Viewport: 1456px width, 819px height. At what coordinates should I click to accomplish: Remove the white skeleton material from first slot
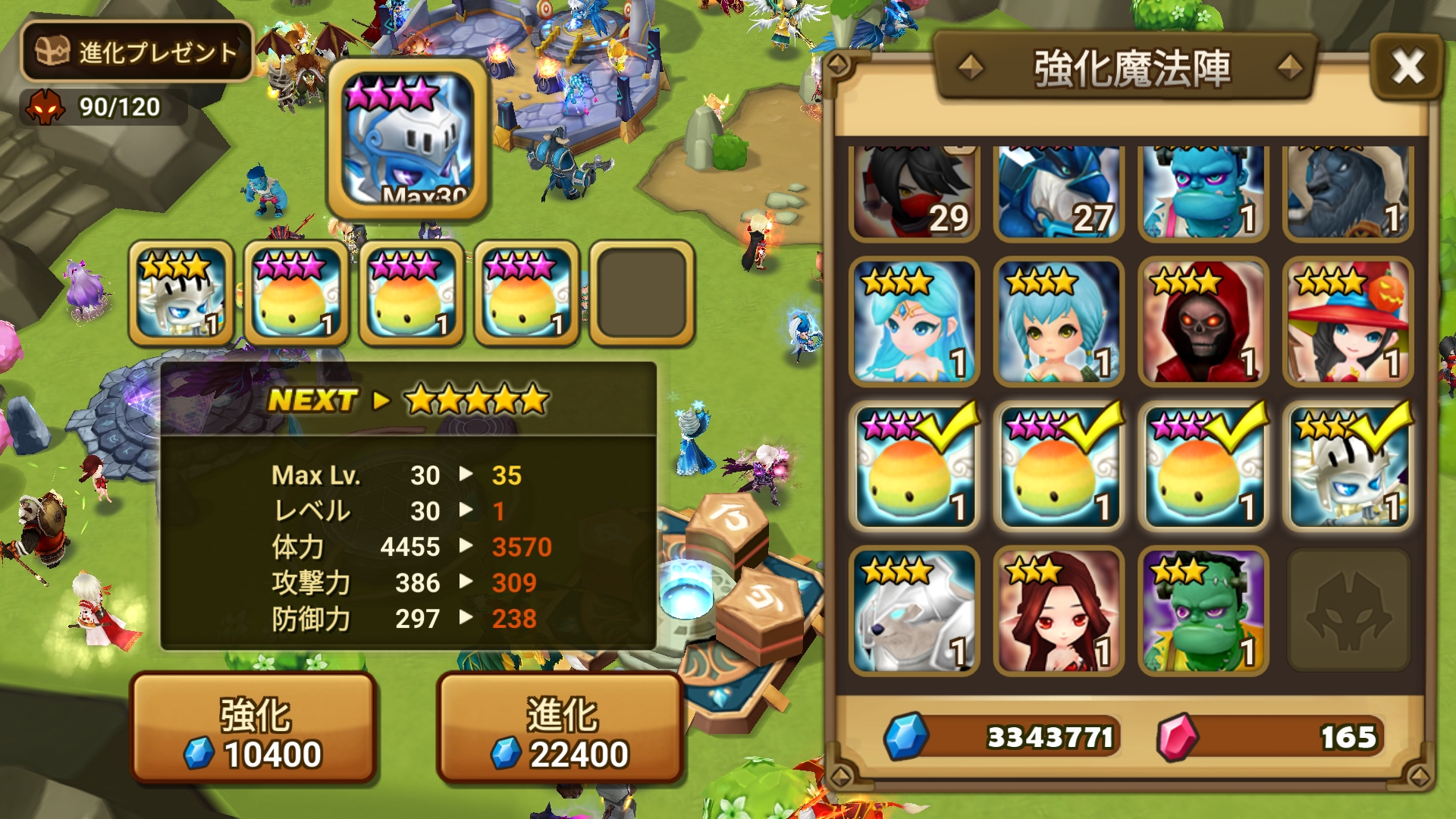tap(181, 294)
